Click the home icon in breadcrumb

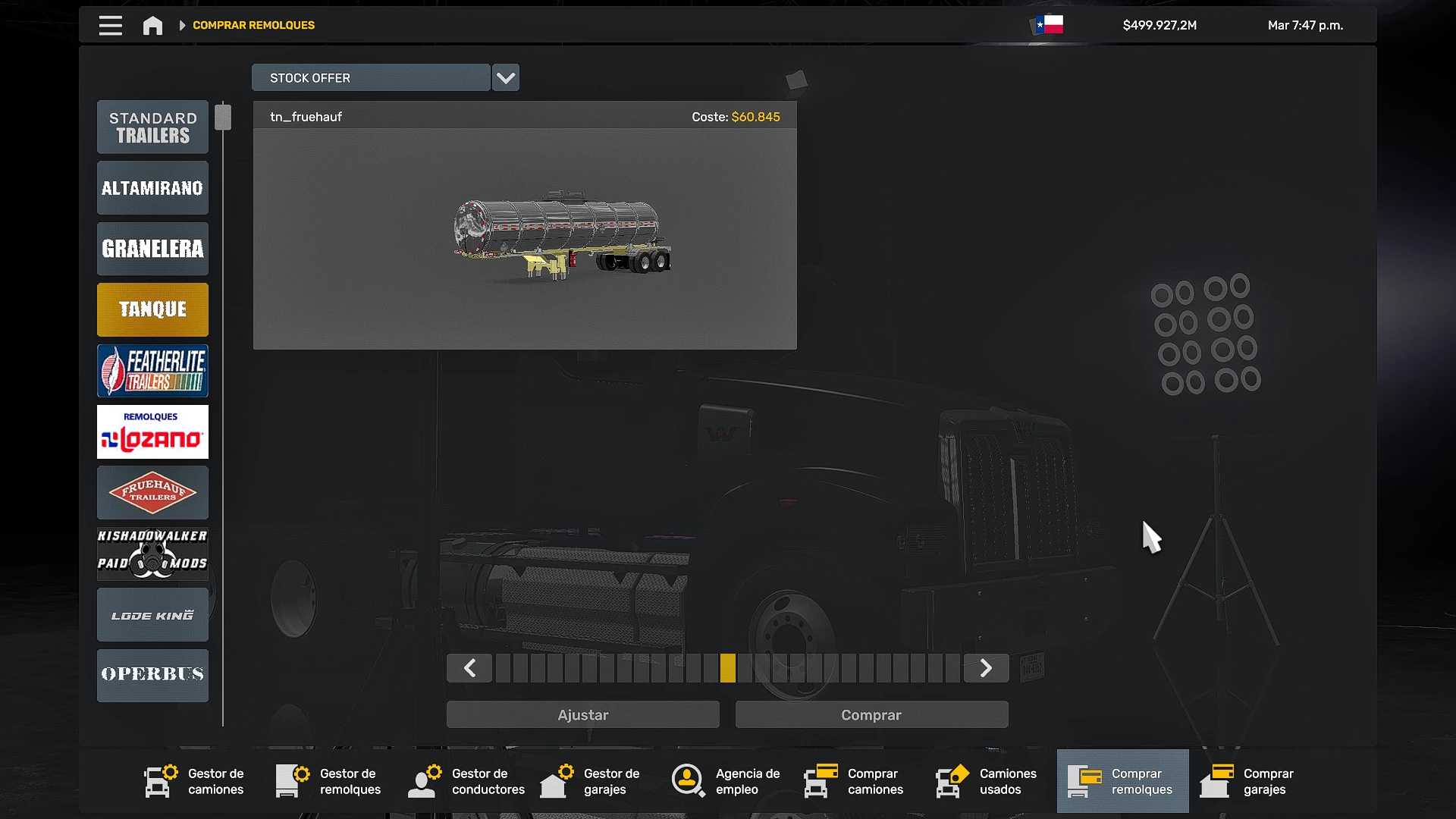(152, 25)
